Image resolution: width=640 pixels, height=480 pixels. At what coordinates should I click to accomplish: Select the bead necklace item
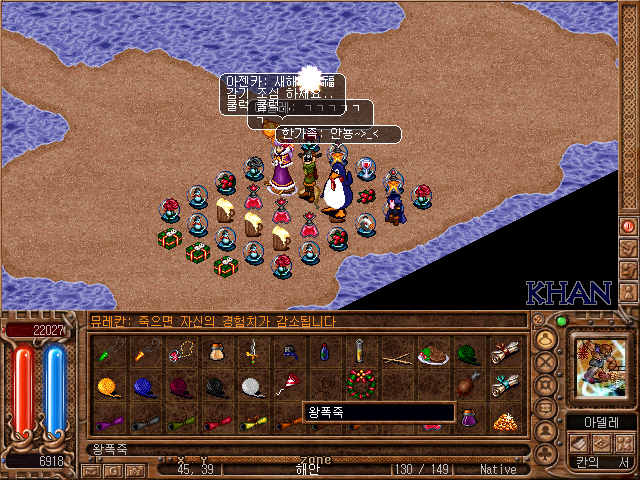point(182,352)
